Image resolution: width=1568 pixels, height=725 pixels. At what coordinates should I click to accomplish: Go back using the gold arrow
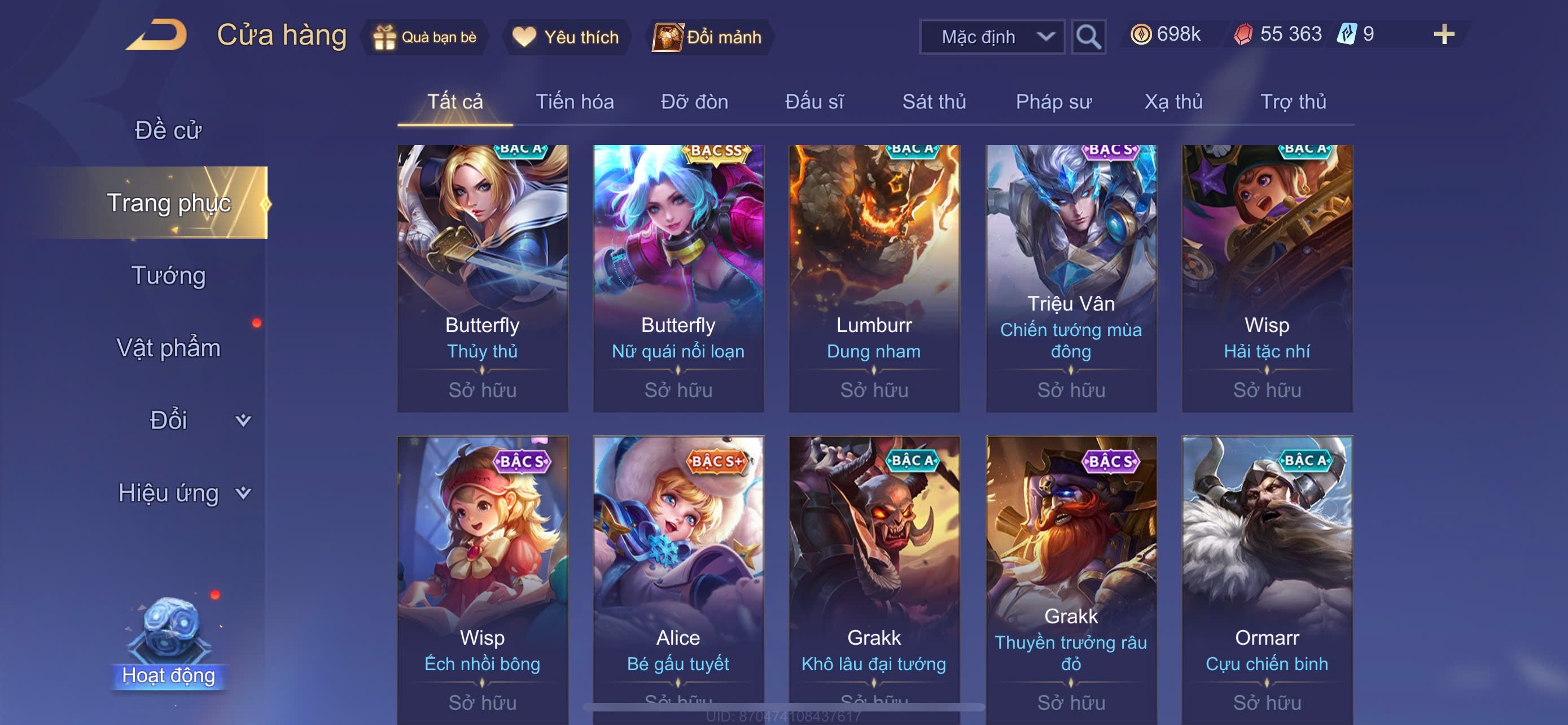(x=157, y=36)
